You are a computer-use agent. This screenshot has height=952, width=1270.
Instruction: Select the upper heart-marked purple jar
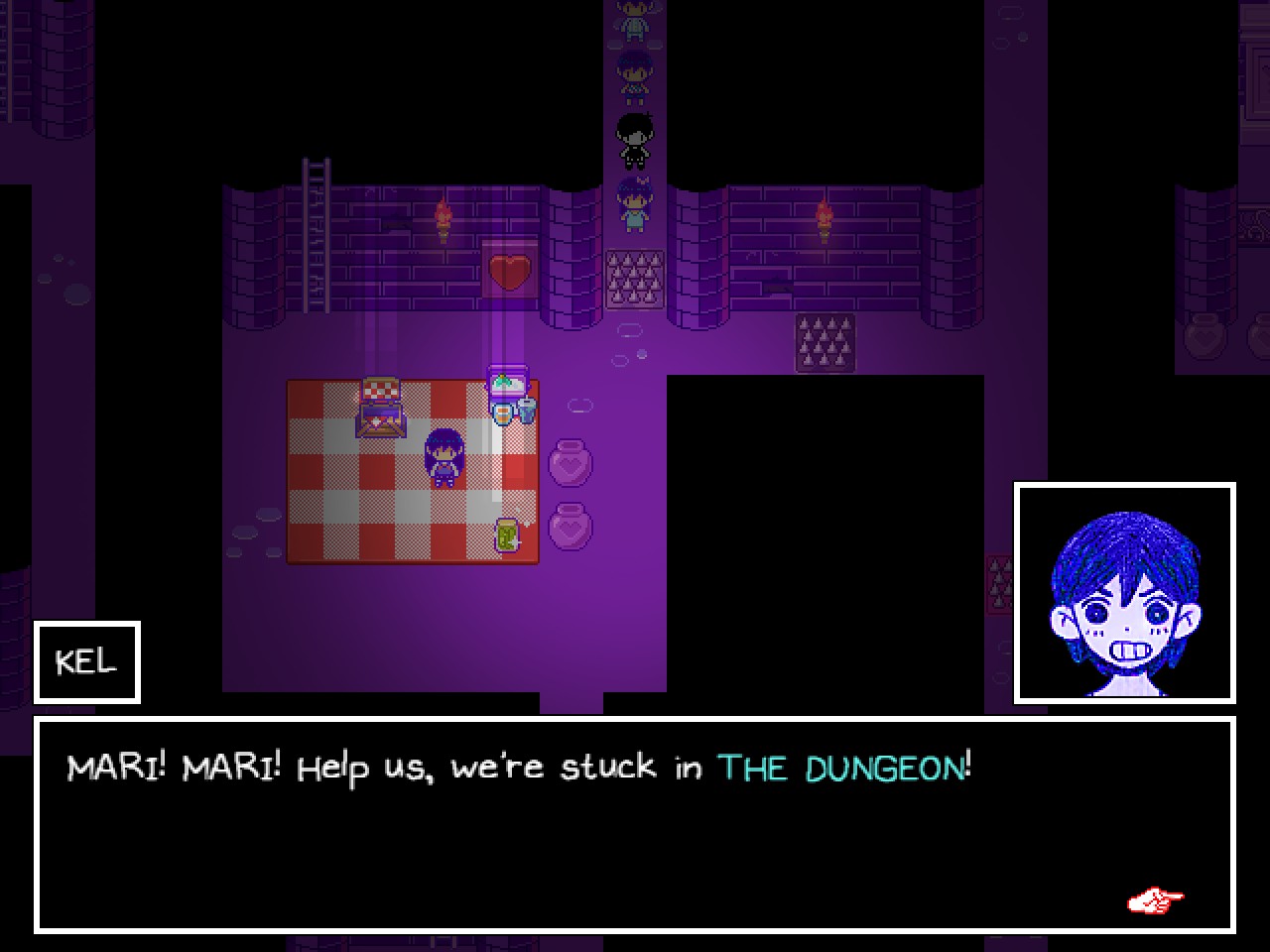571,463
